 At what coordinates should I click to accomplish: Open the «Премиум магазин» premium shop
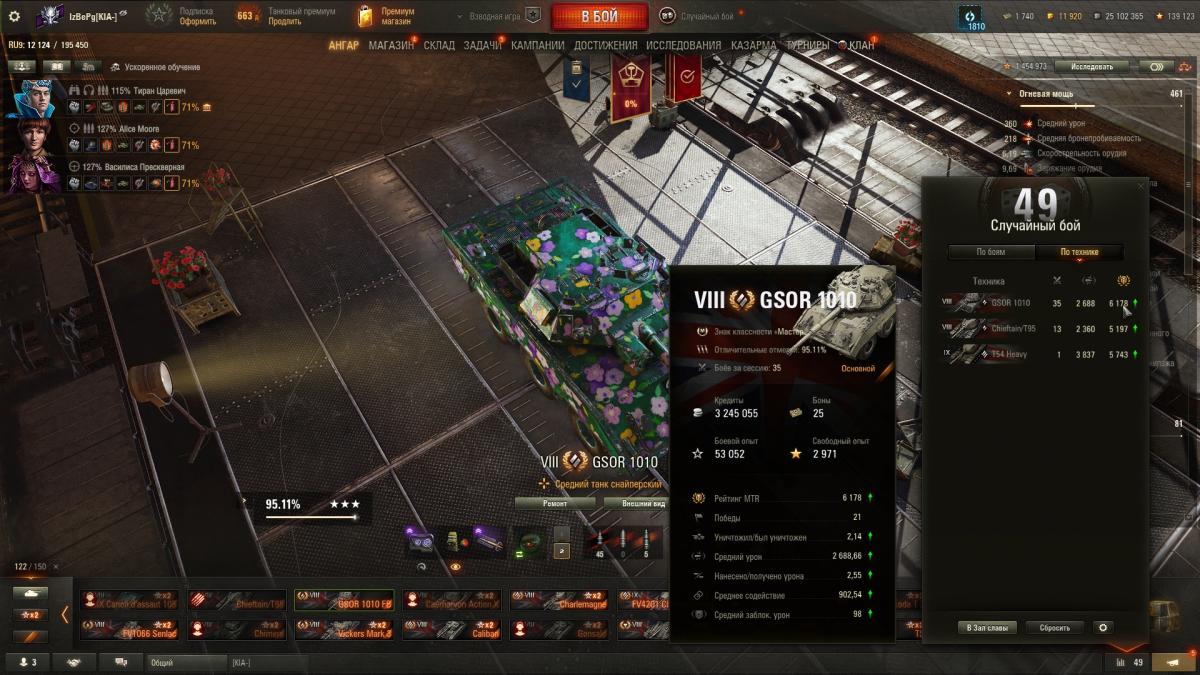coord(386,16)
